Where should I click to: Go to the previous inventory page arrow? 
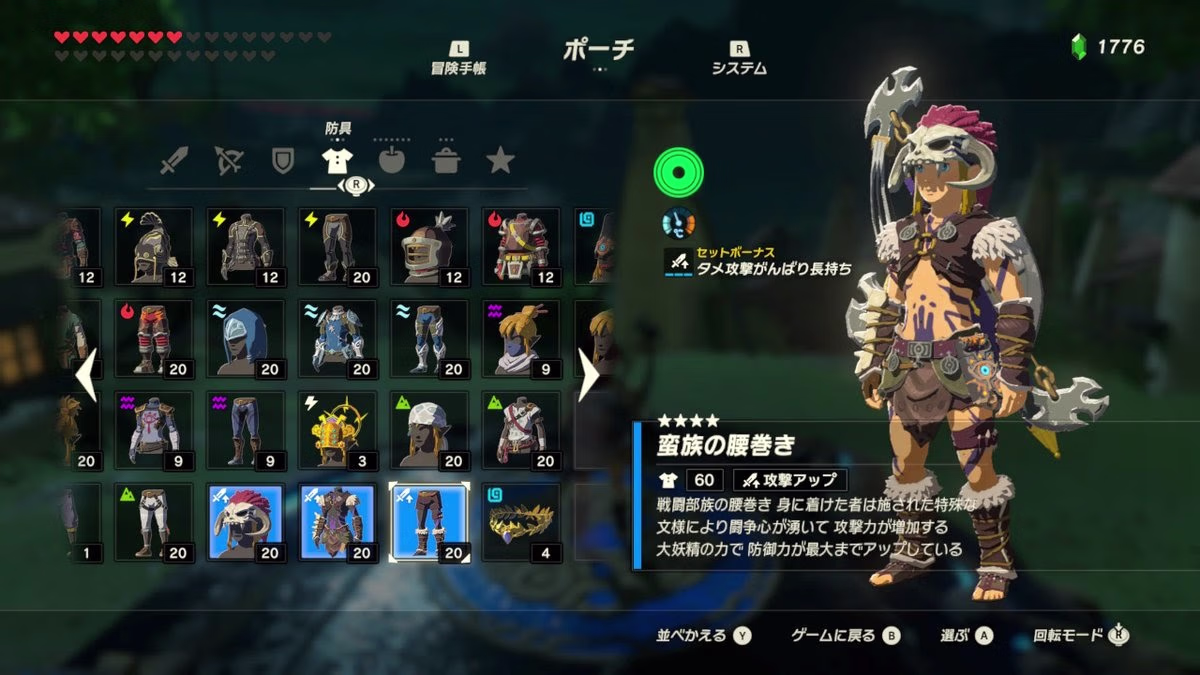(x=87, y=374)
